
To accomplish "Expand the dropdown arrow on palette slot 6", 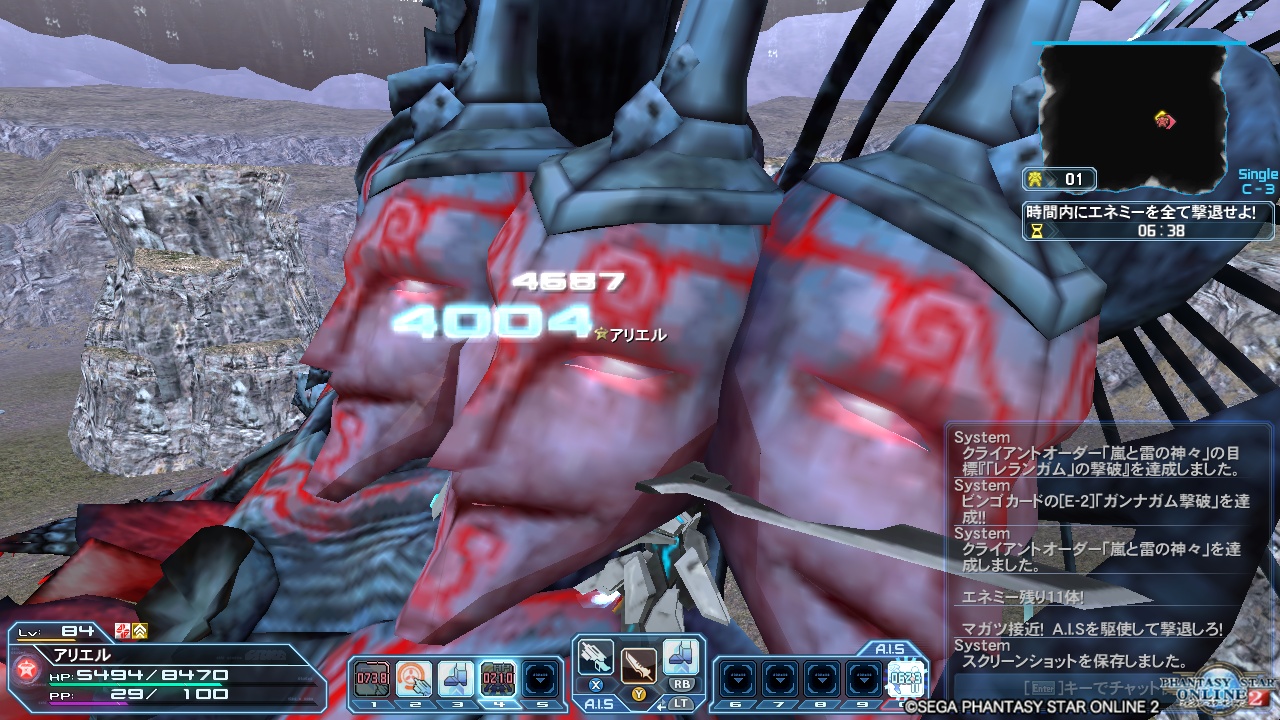I will (738, 679).
